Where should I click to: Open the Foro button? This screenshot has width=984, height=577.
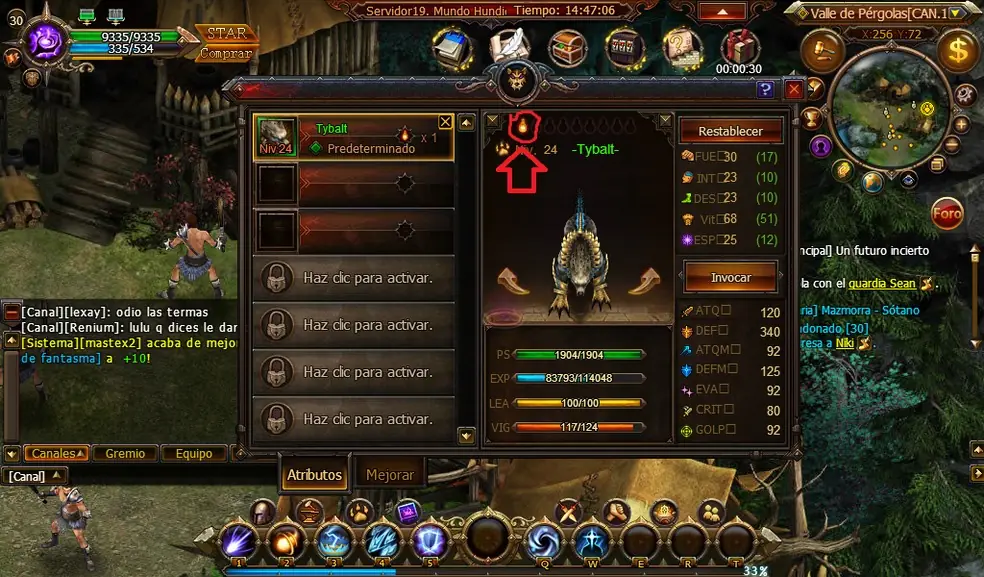(947, 213)
